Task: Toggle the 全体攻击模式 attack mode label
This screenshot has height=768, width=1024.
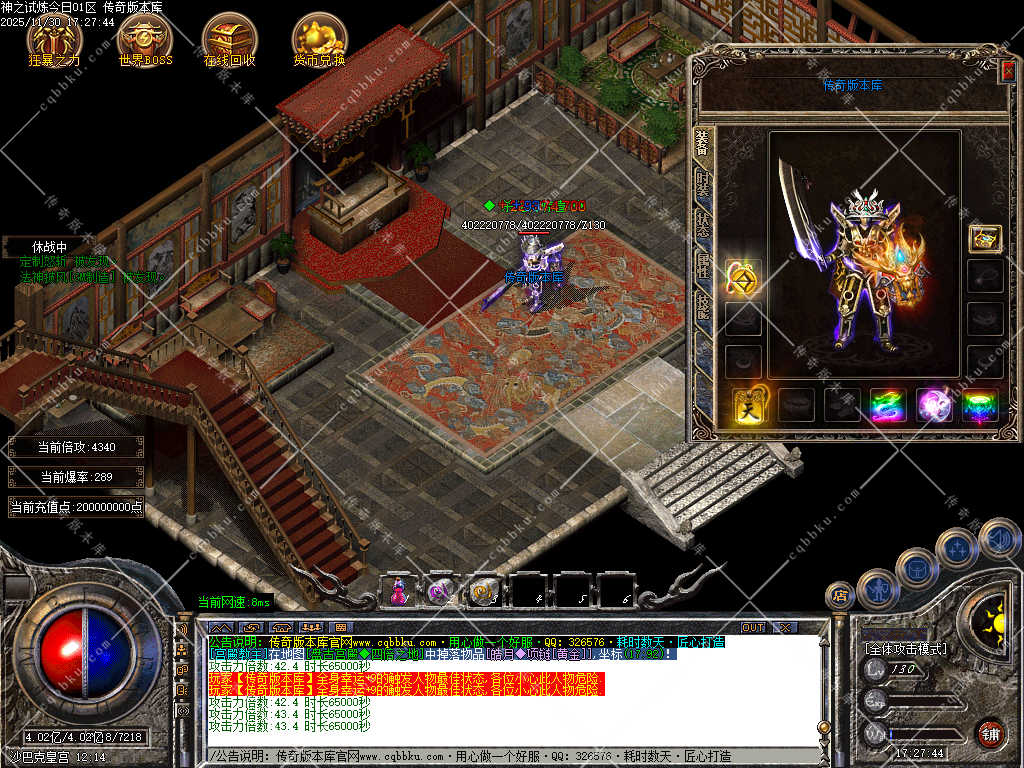Action: [904, 649]
